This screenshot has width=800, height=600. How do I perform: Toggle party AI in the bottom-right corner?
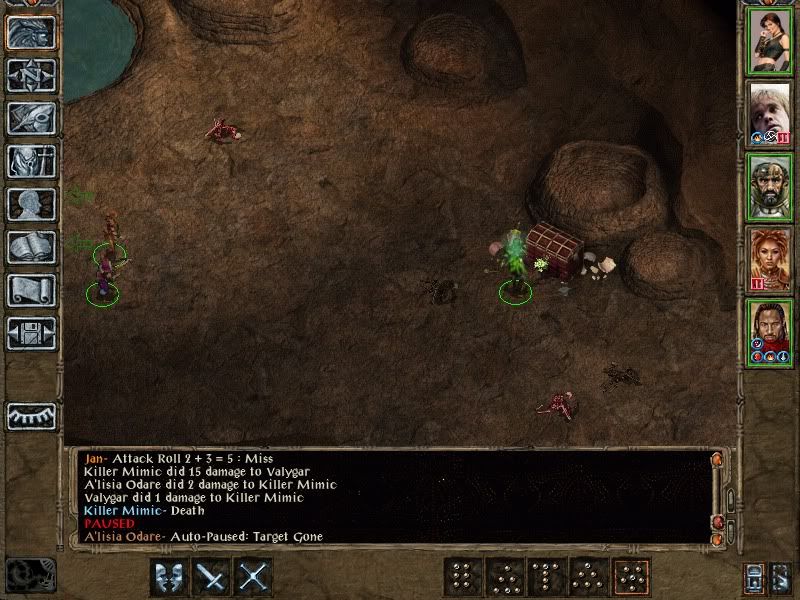tap(779, 577)
